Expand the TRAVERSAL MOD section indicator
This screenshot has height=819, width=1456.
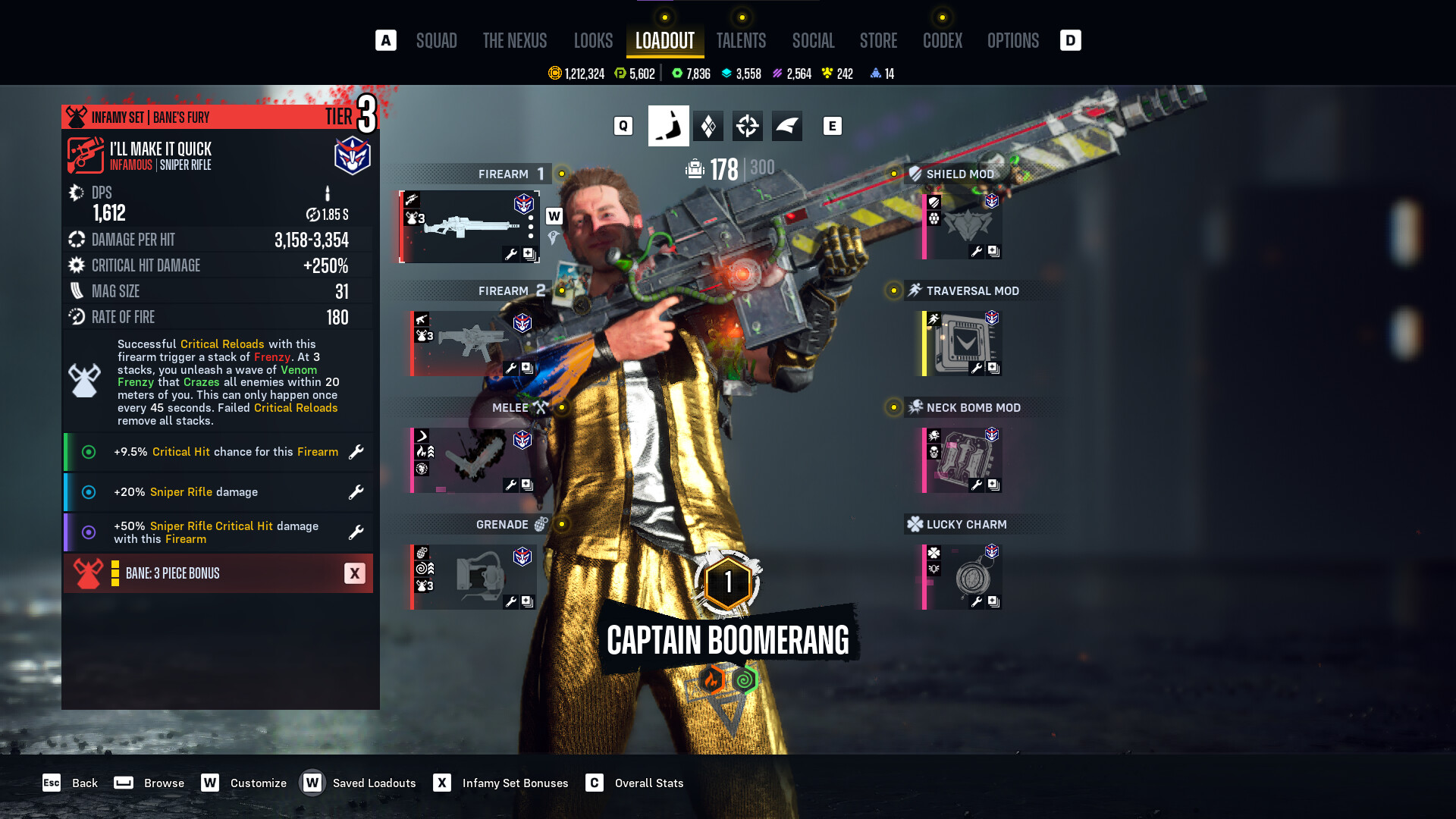[x=893, y=290]
